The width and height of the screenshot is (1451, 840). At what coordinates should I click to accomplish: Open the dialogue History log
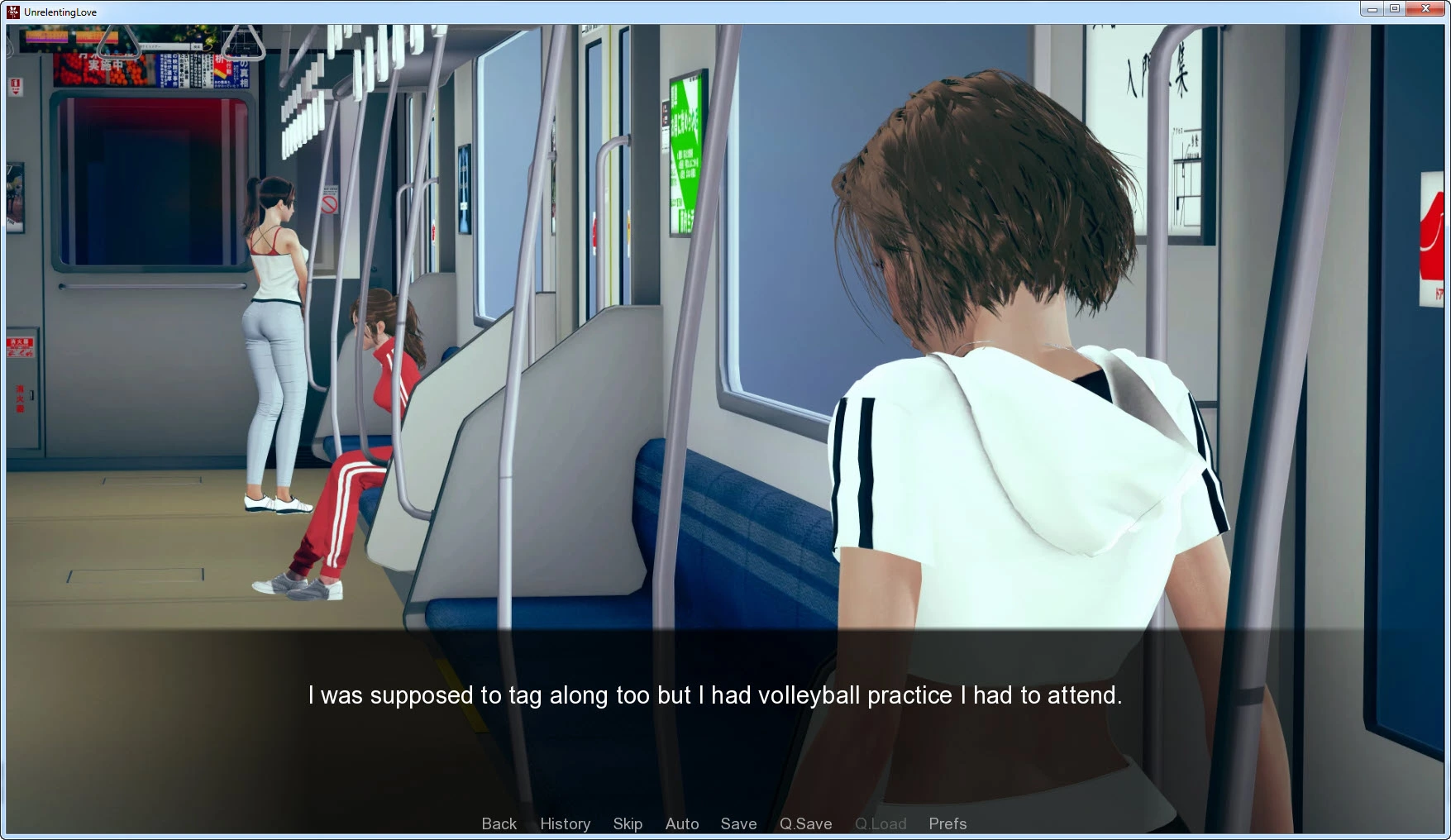[565, 823]
